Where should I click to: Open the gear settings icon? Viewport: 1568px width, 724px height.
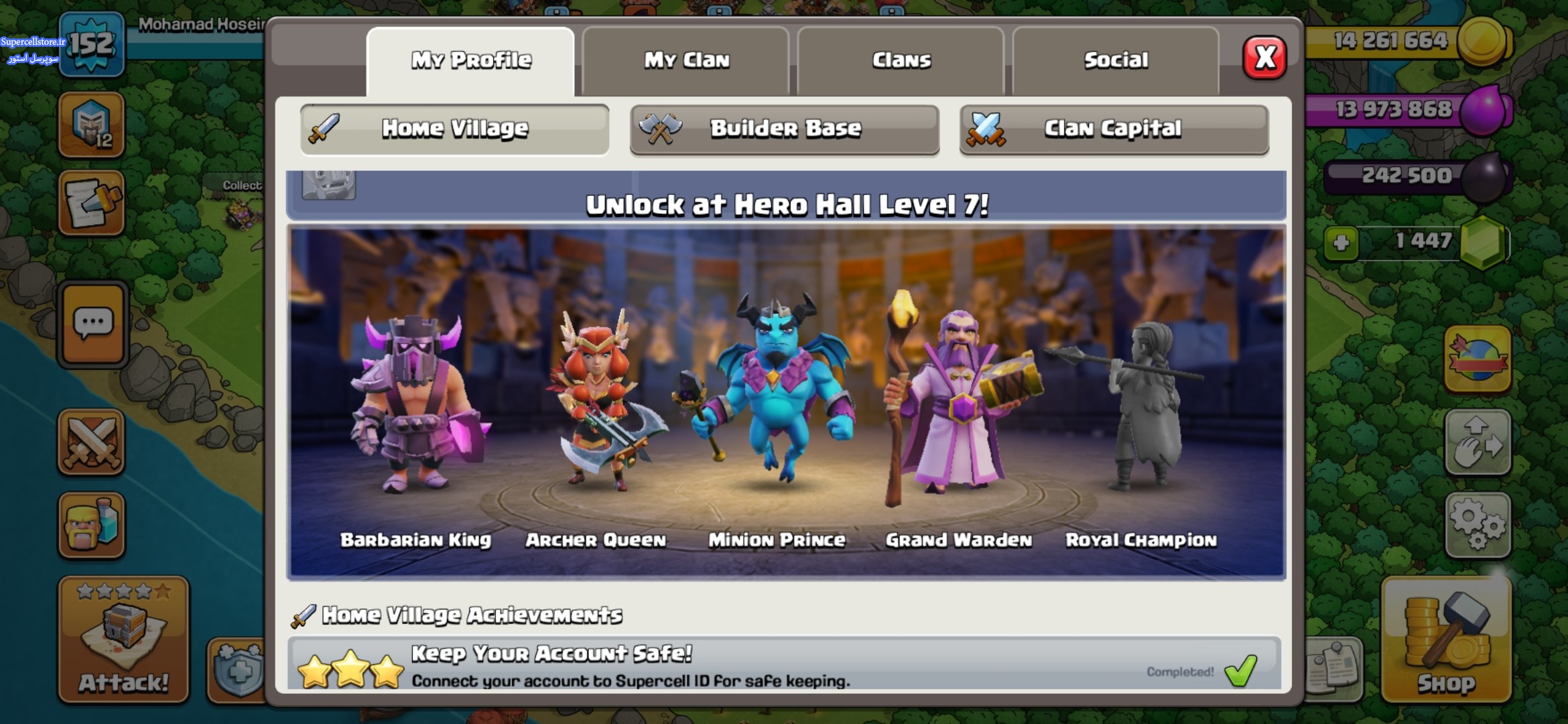1478,525
